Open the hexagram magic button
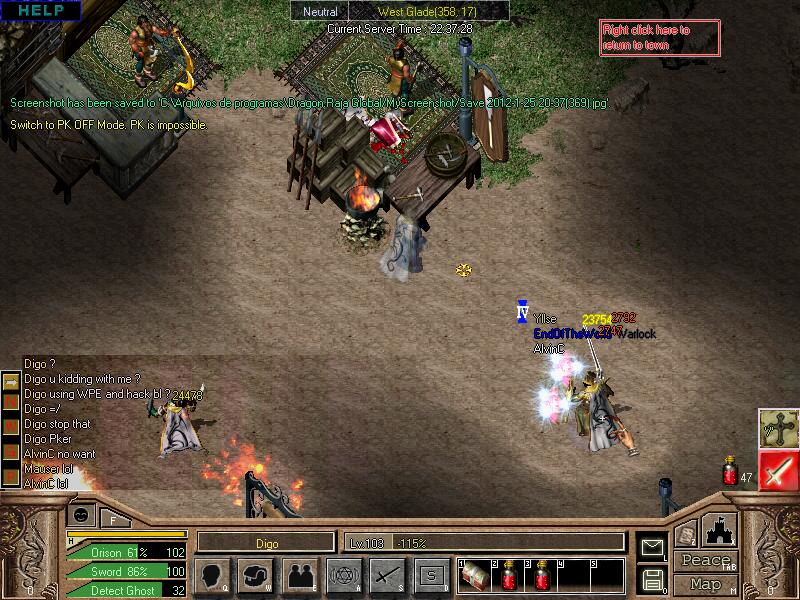This screenshot has height=600, width=800. [x=343, y=576]
